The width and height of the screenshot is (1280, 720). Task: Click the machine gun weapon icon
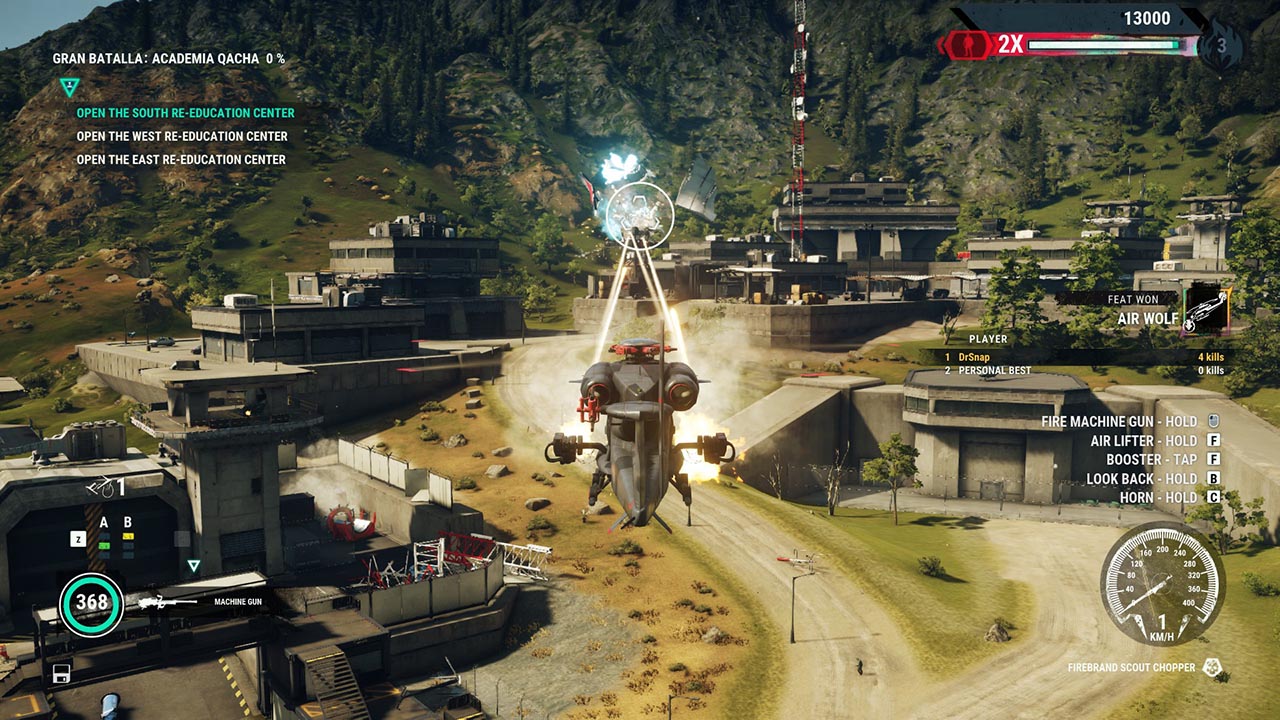[x=165, y=602]
